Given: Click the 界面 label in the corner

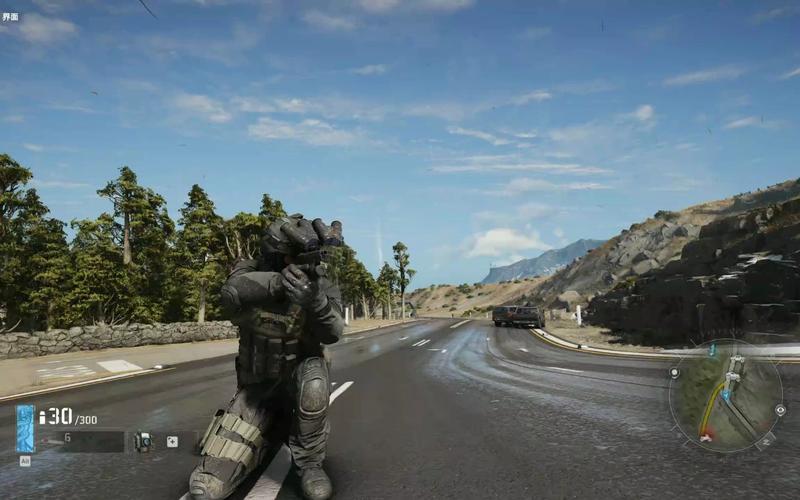Looking at the screenshot, I should click(10, 18).
